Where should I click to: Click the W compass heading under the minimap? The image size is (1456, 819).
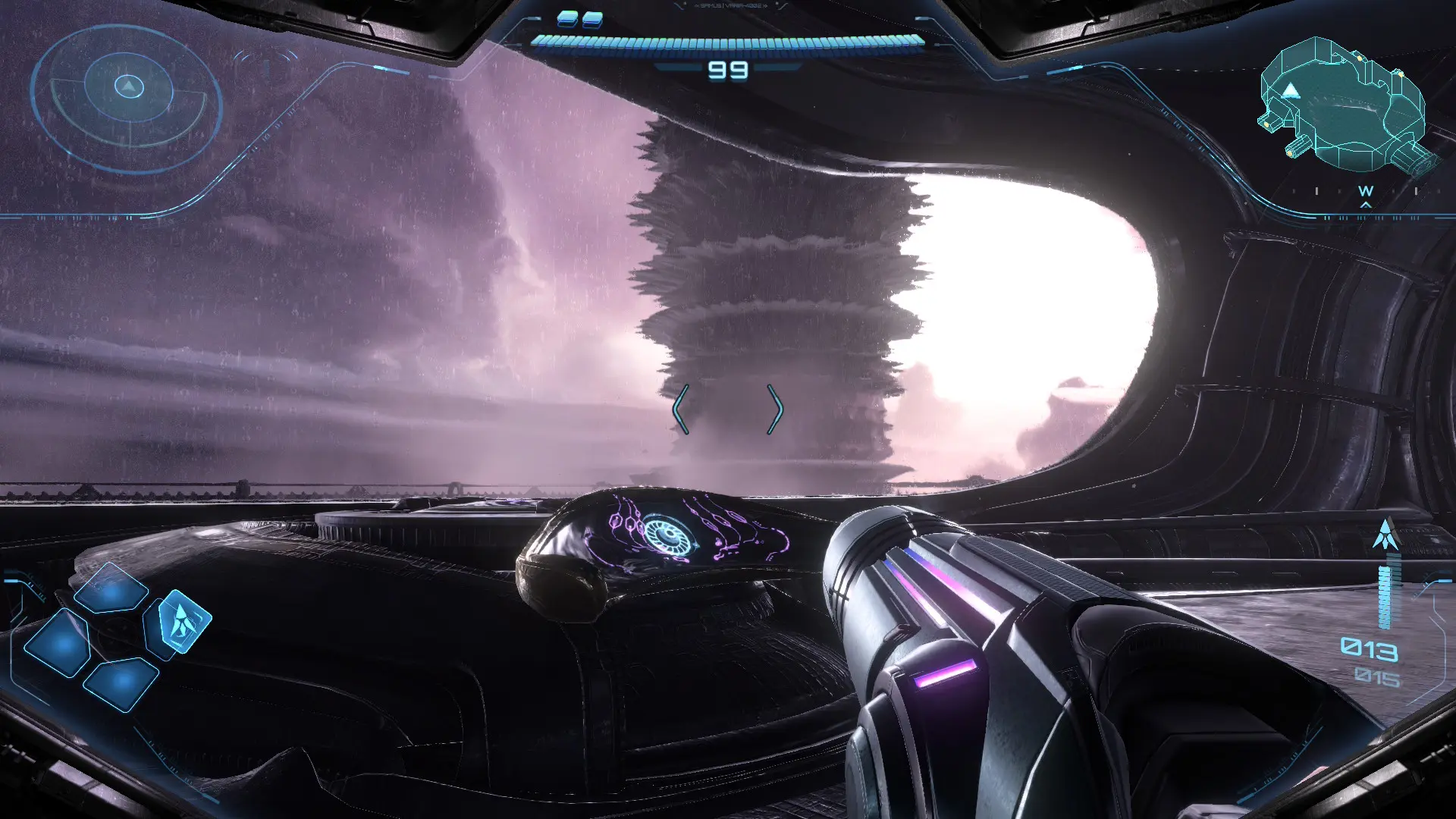coord(1365,190)
